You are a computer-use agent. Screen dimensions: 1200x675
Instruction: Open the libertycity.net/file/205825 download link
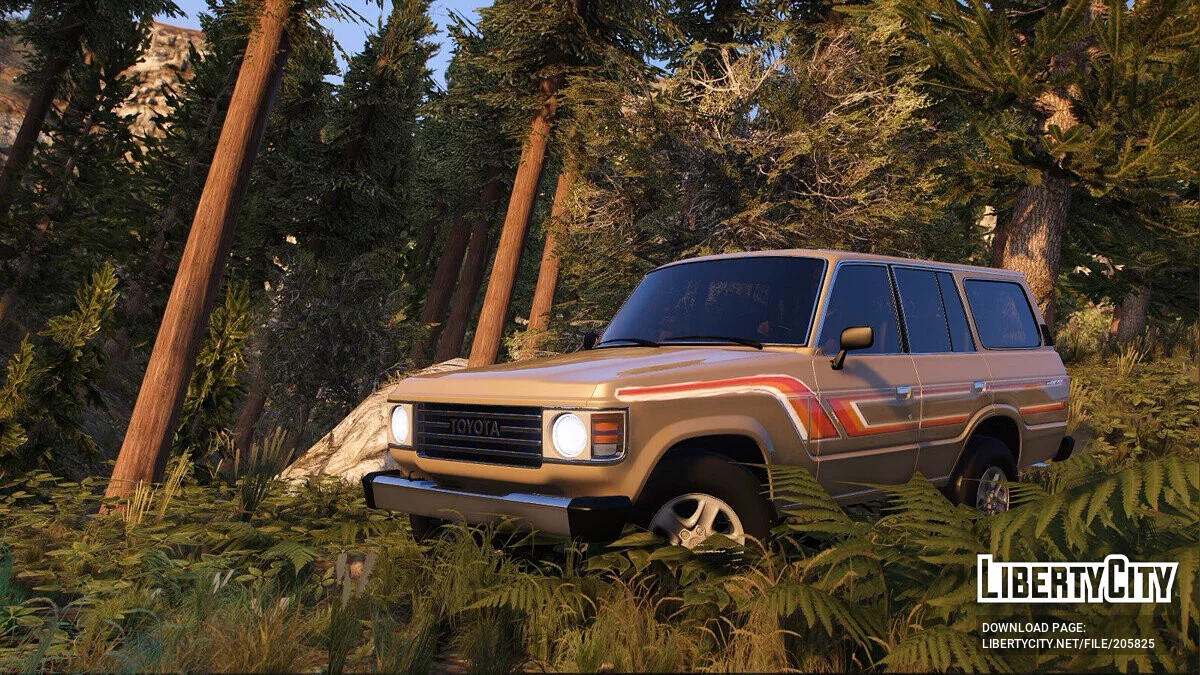point(1067,644)
